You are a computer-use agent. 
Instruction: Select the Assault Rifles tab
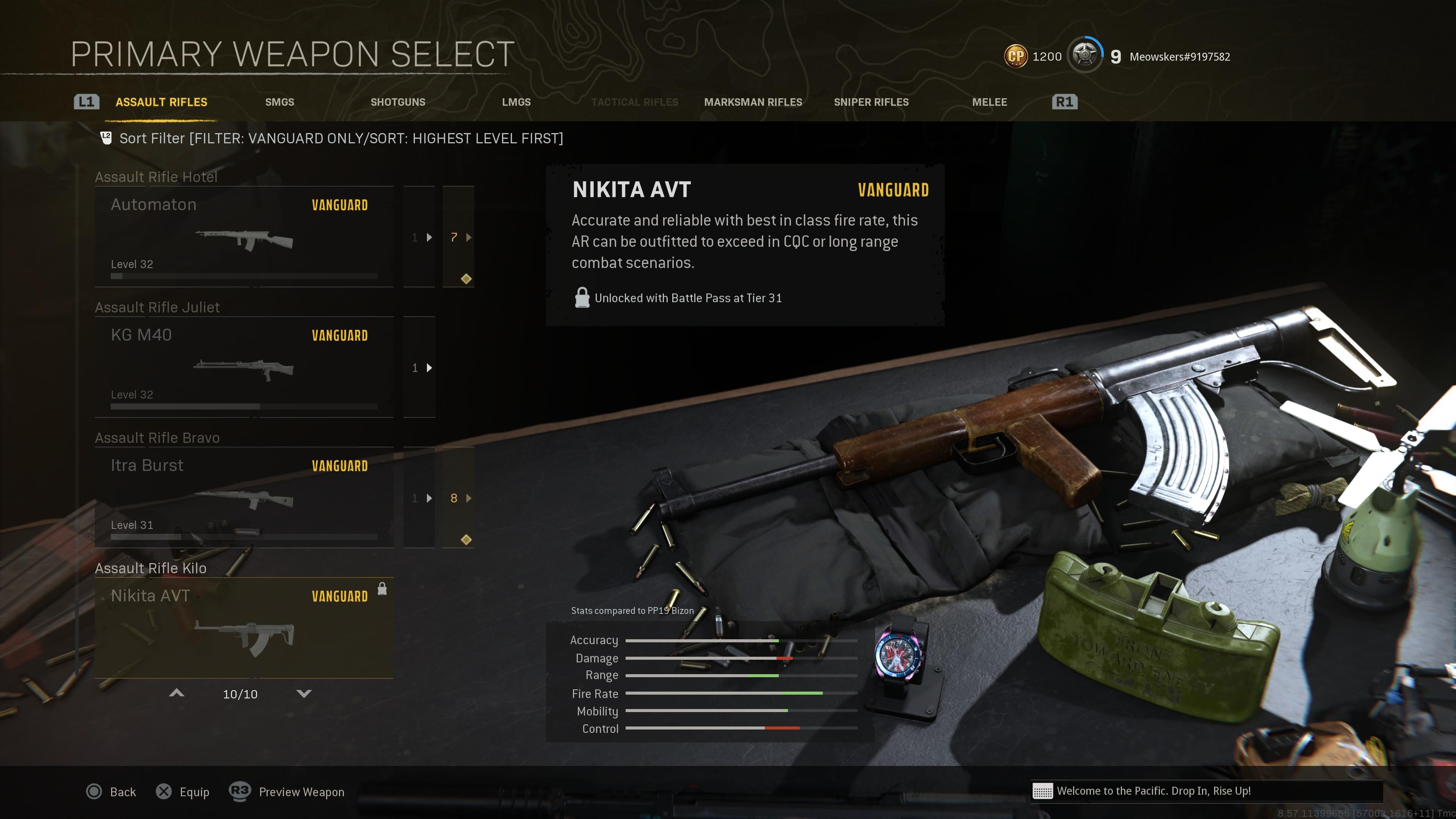[x=161, y=102]
